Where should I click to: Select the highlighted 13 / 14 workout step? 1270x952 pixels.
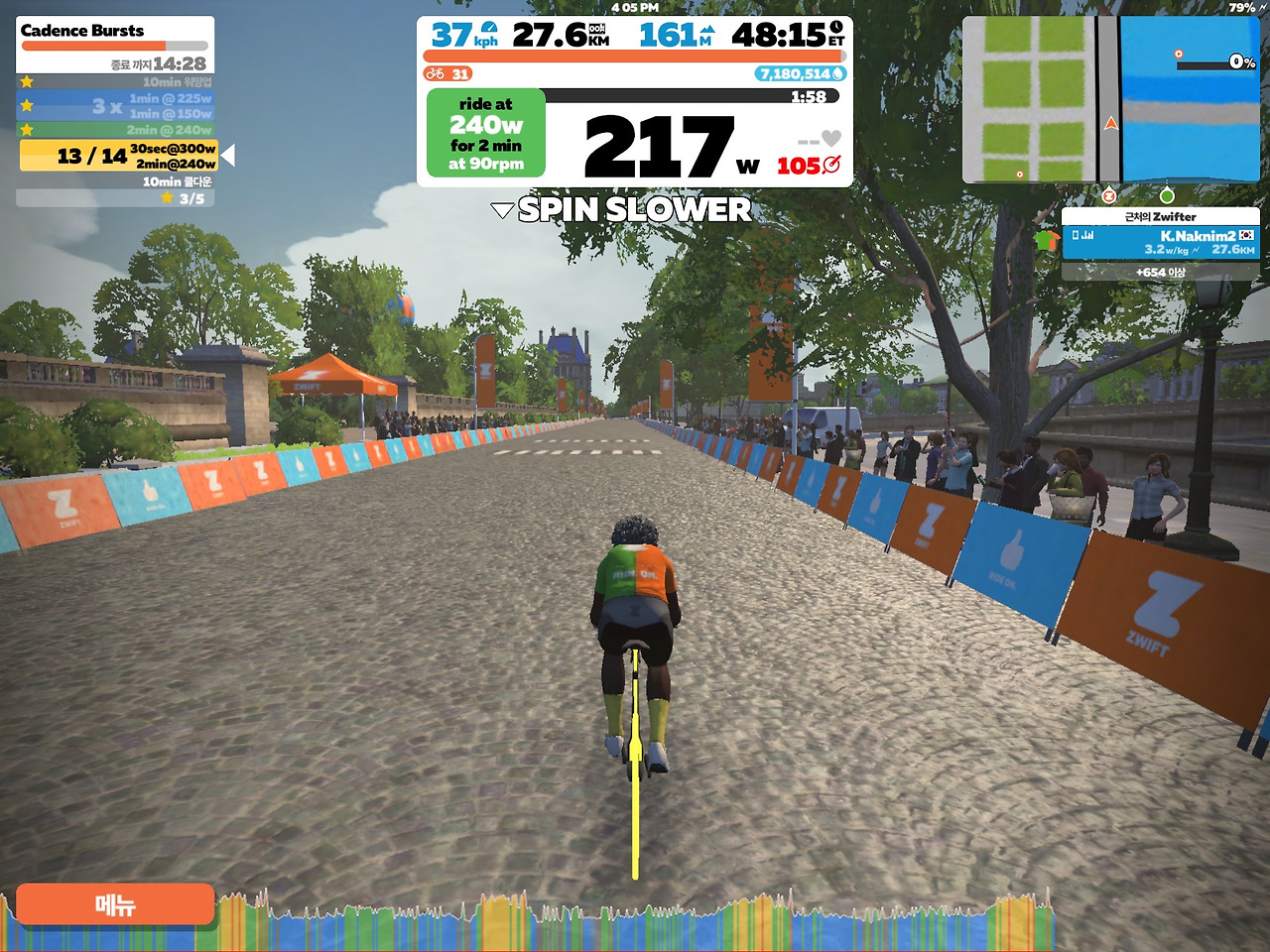[118, 156]
